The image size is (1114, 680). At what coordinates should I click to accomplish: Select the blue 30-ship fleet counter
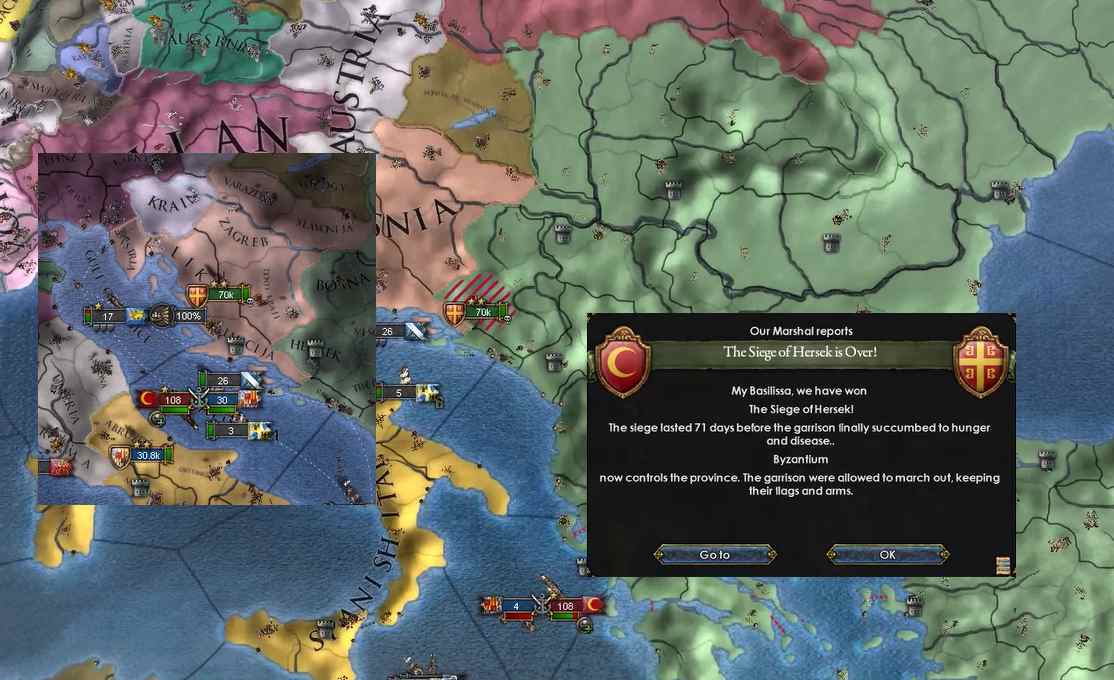[221, 400]
